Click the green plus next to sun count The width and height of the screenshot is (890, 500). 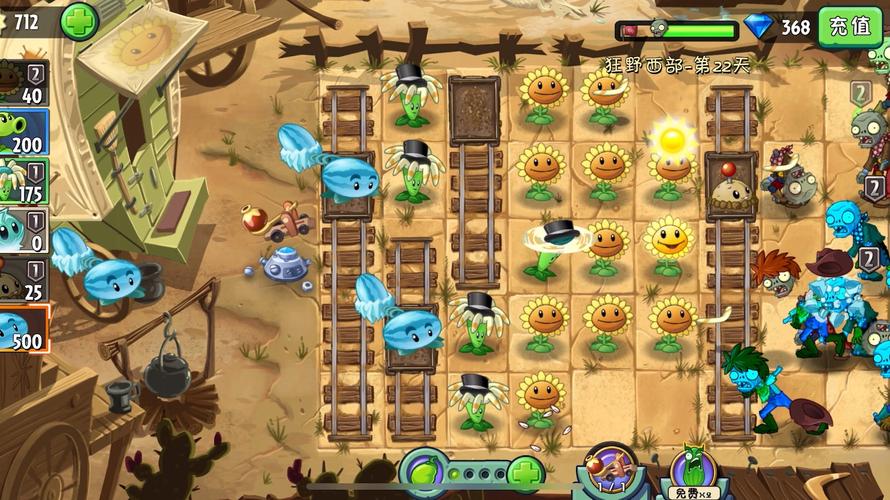click(79, 21)
